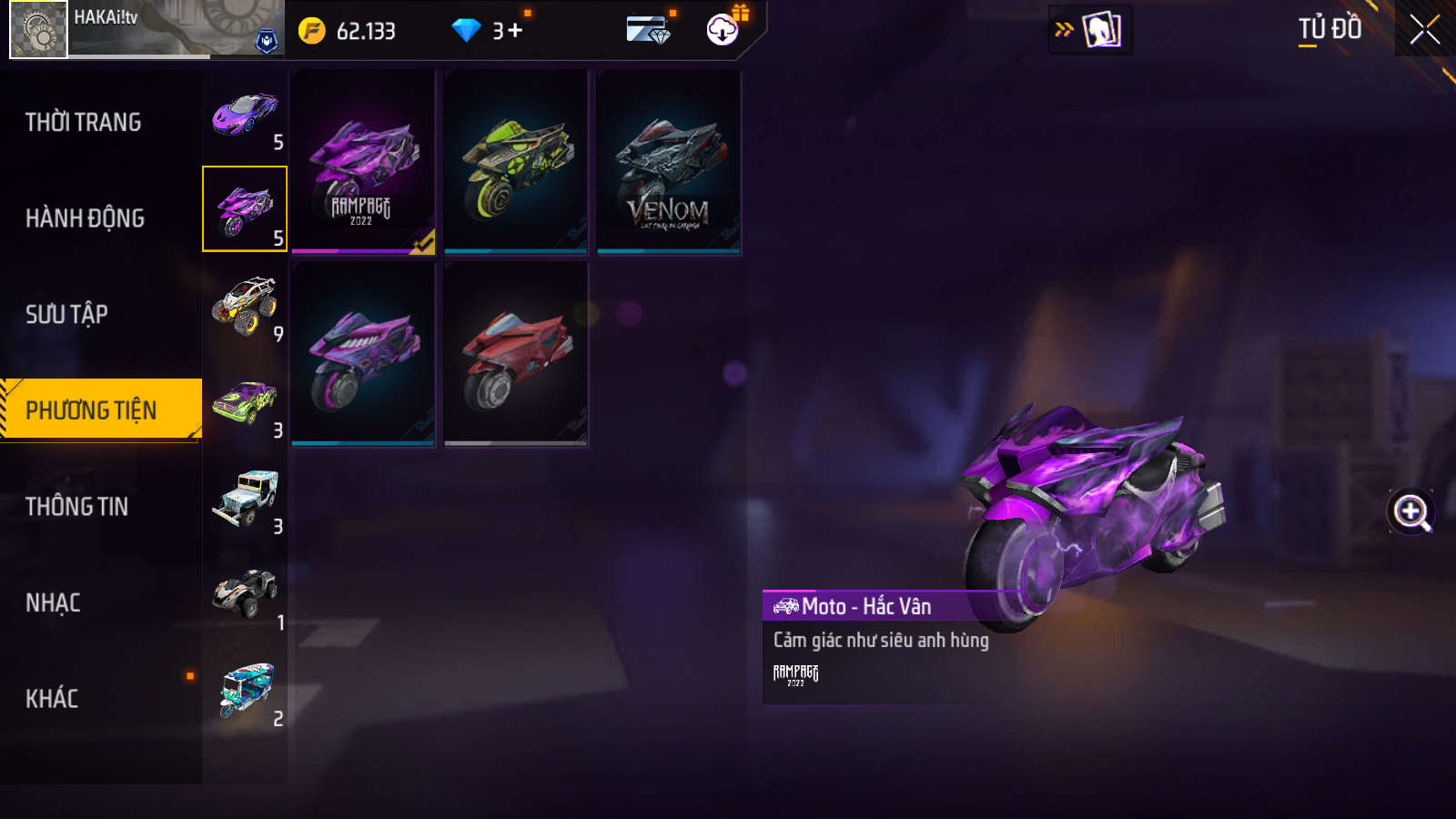Viewport: 1456px width, 819px height.
Task: Go to Thông Tin section
Action: point(76,507)
